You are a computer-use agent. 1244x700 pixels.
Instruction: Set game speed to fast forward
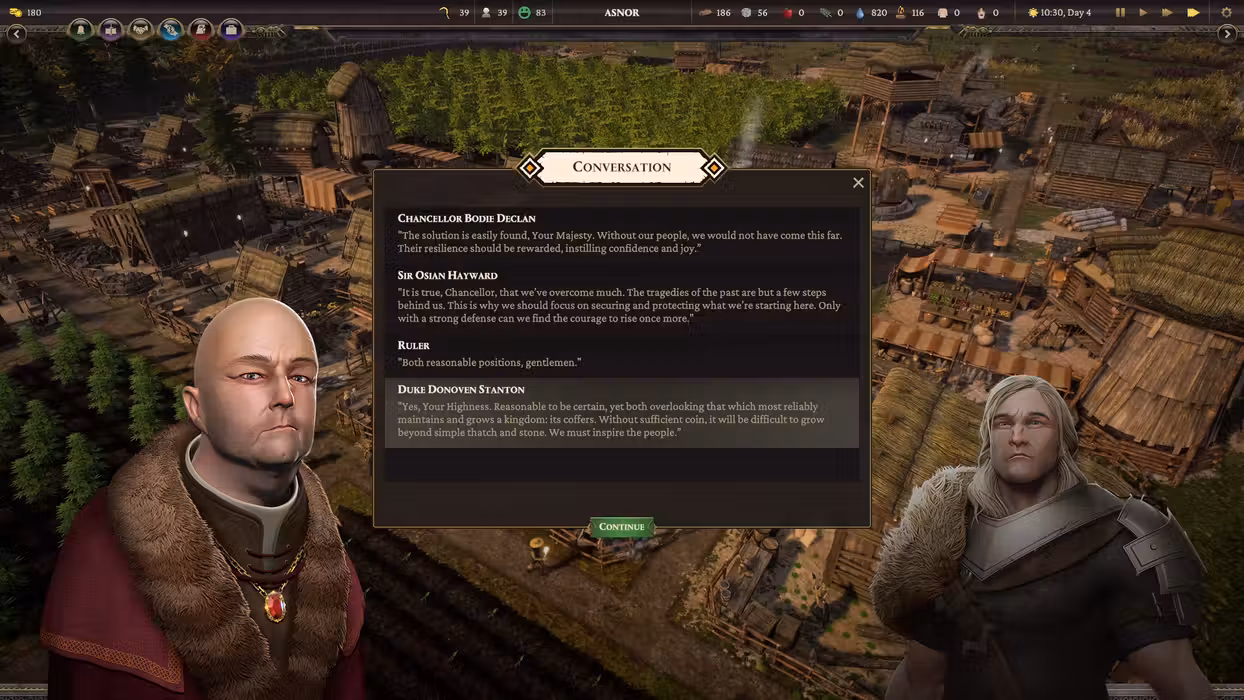(1167, 13)
